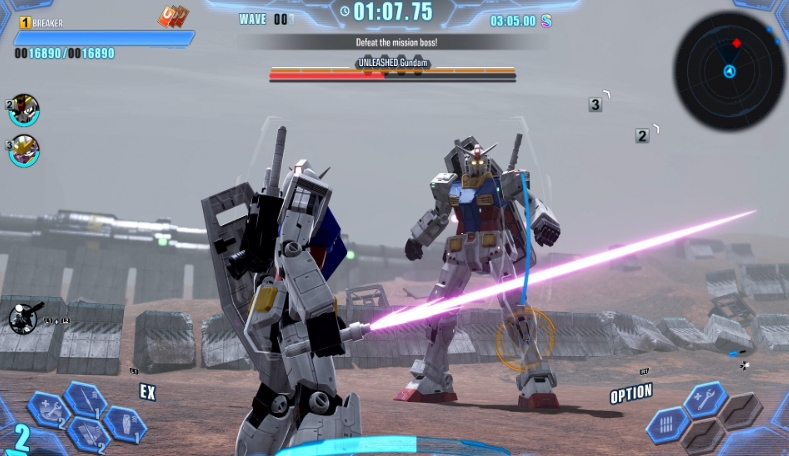Open the circular radar minimap
The width and height of the screenshot is (789, 456).
click(x=729, y=70)
